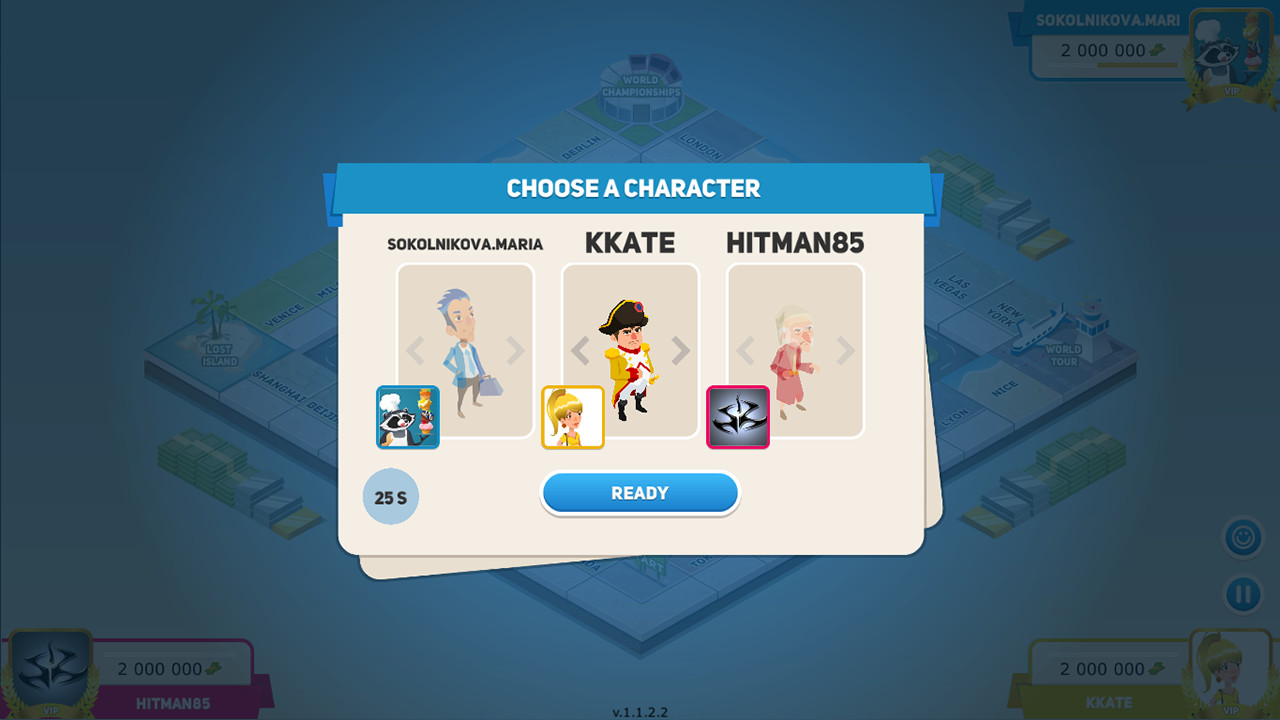The height and width of the screenshot is (720, 1280).
Task: Click KKATE's avatar portrait in the bottom-right panel
Action: [1229, 672]
